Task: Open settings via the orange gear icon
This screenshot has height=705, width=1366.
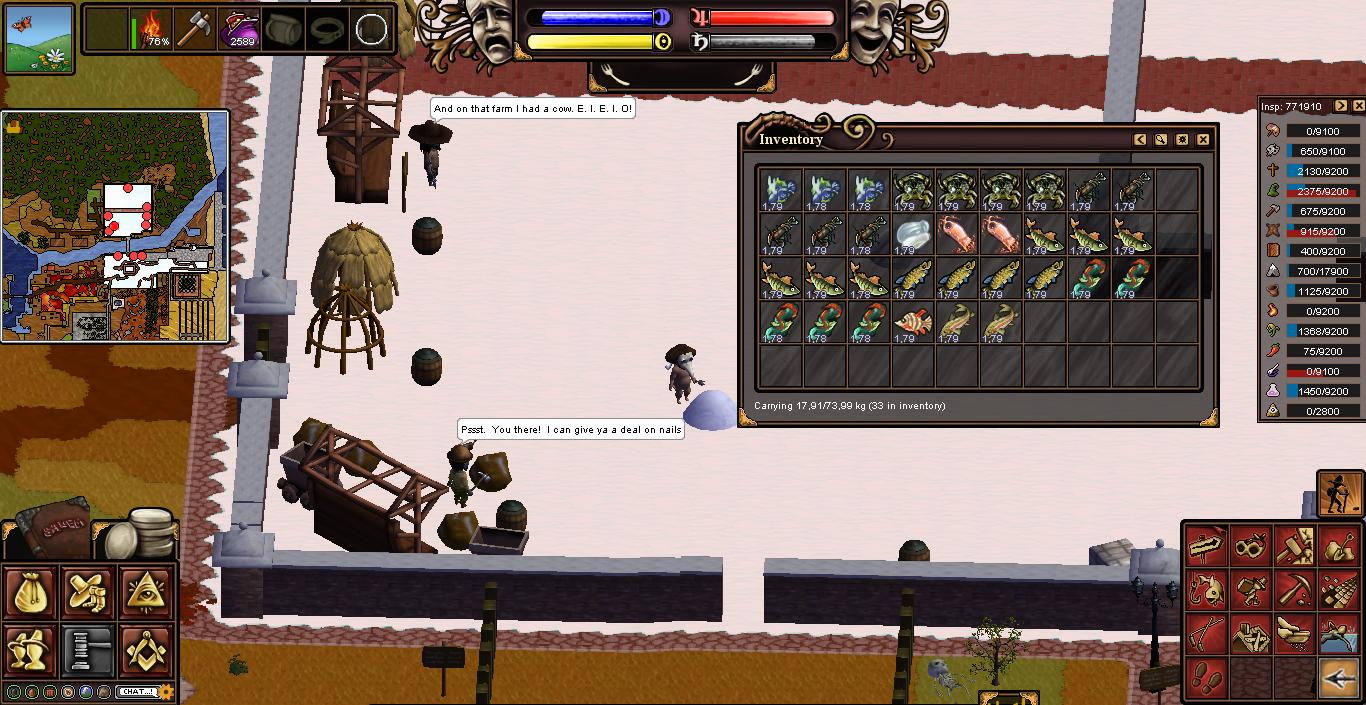Action: coord(166,691)
